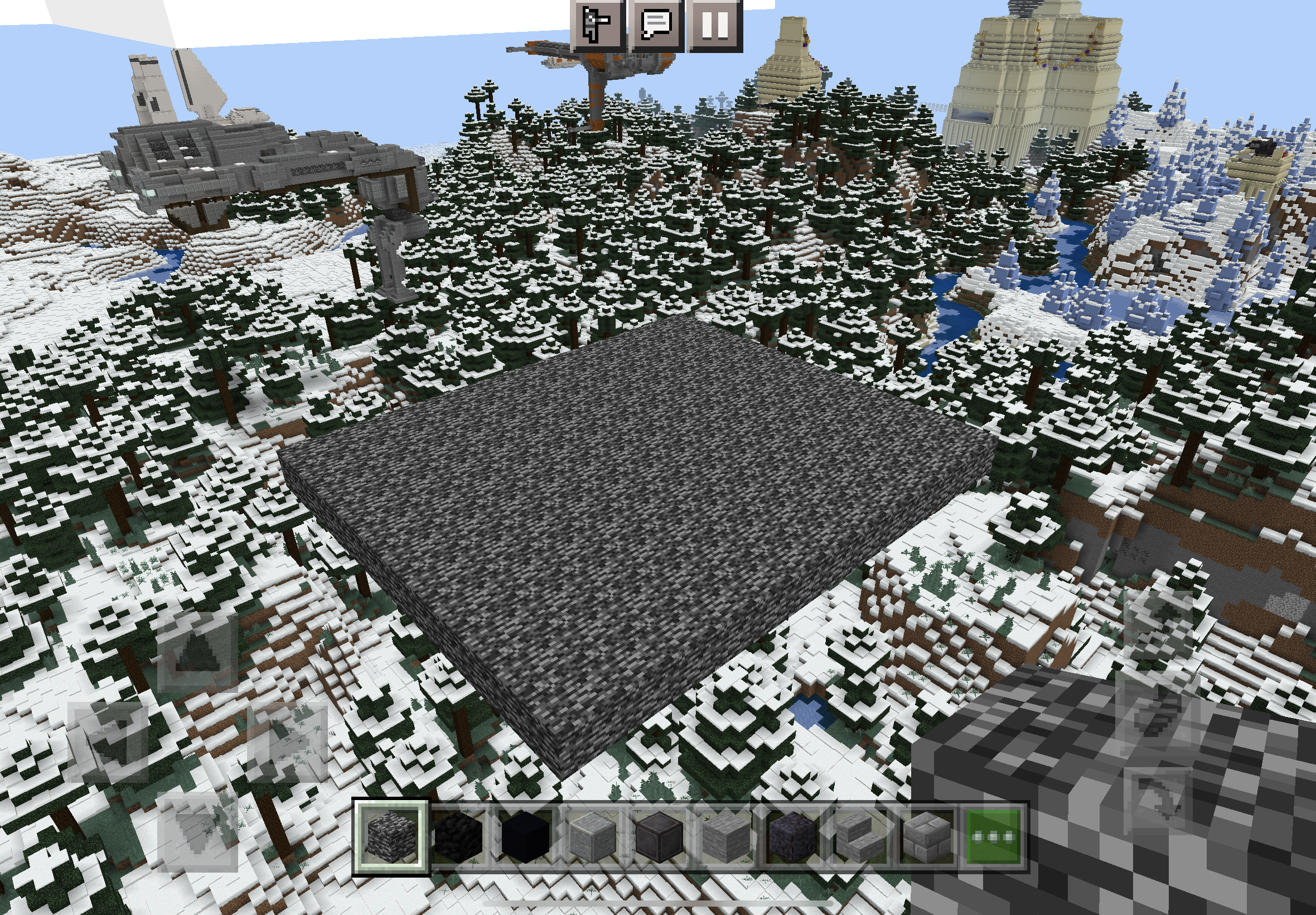Viewport: 1316px width, 915px height.
Task: Open the emote menu button
Action: [x=597, y=24]
